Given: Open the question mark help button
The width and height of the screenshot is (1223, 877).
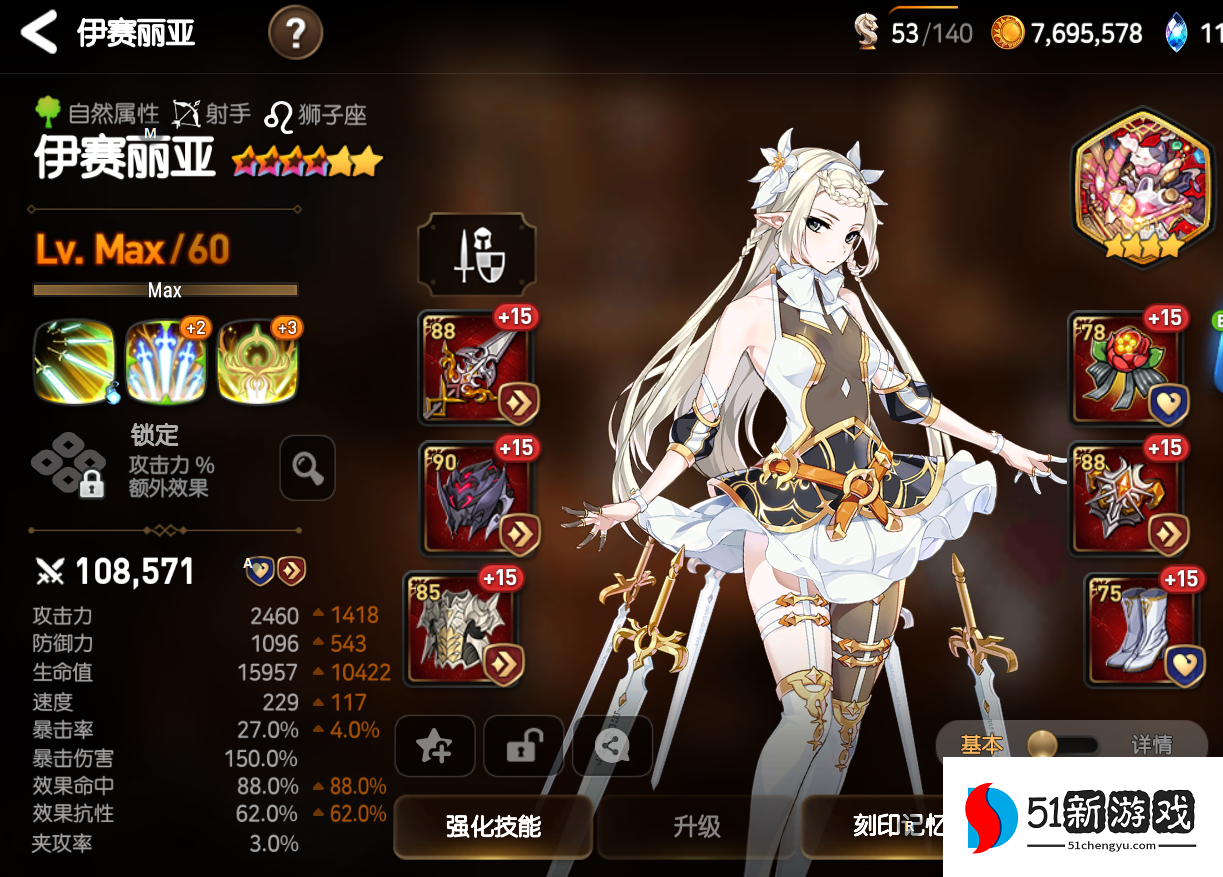Looking at the screenshot, I should [x=295, y=34].
